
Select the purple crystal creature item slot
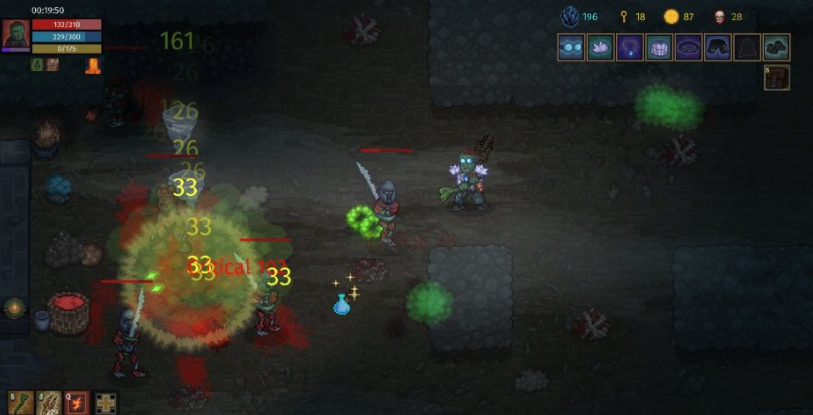click(x=600, y=47)
